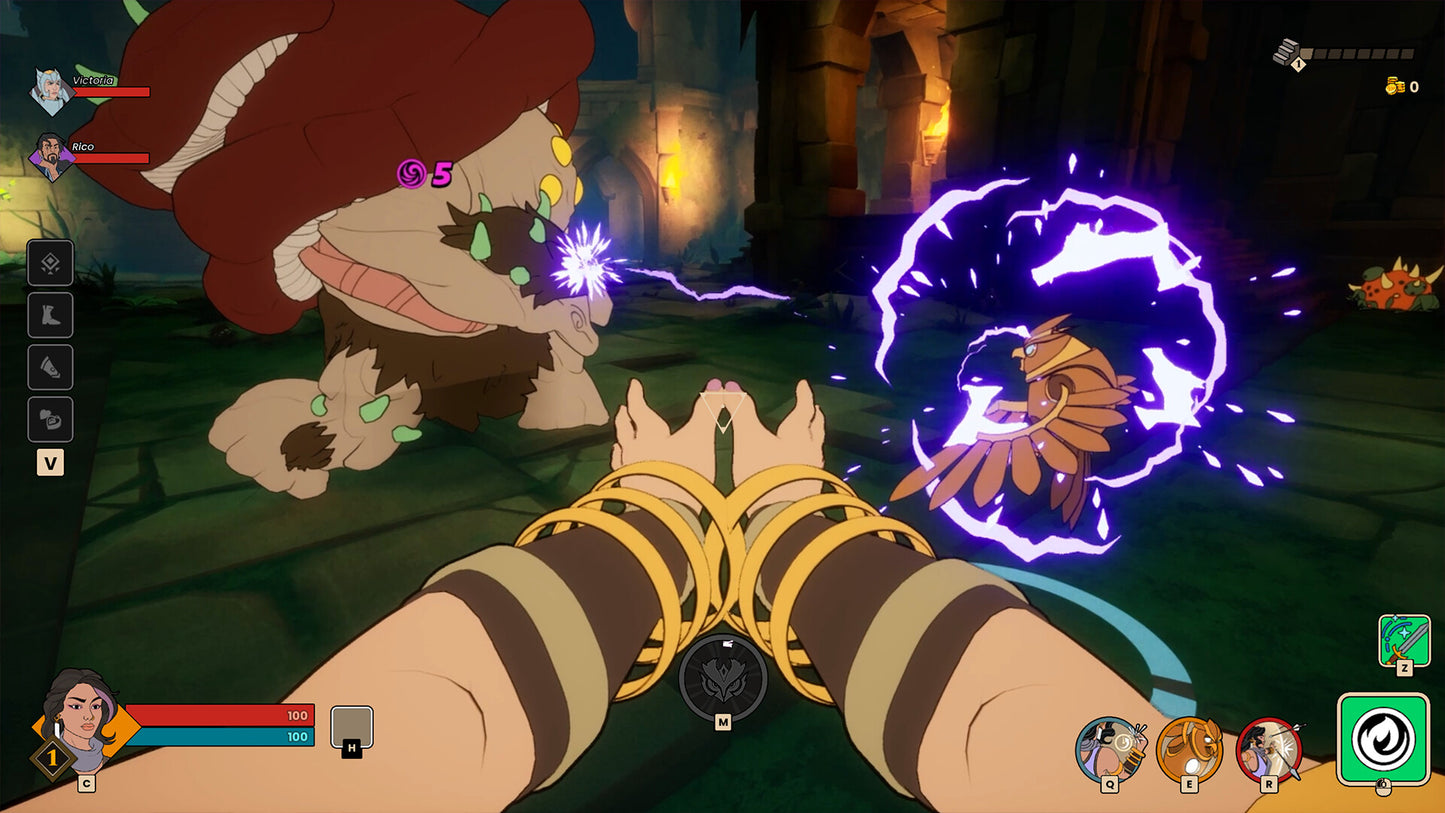Activate the owl summon ability bound to E
The height and width of the screenshot is (813, 1445).
(x=1189, y=747)
